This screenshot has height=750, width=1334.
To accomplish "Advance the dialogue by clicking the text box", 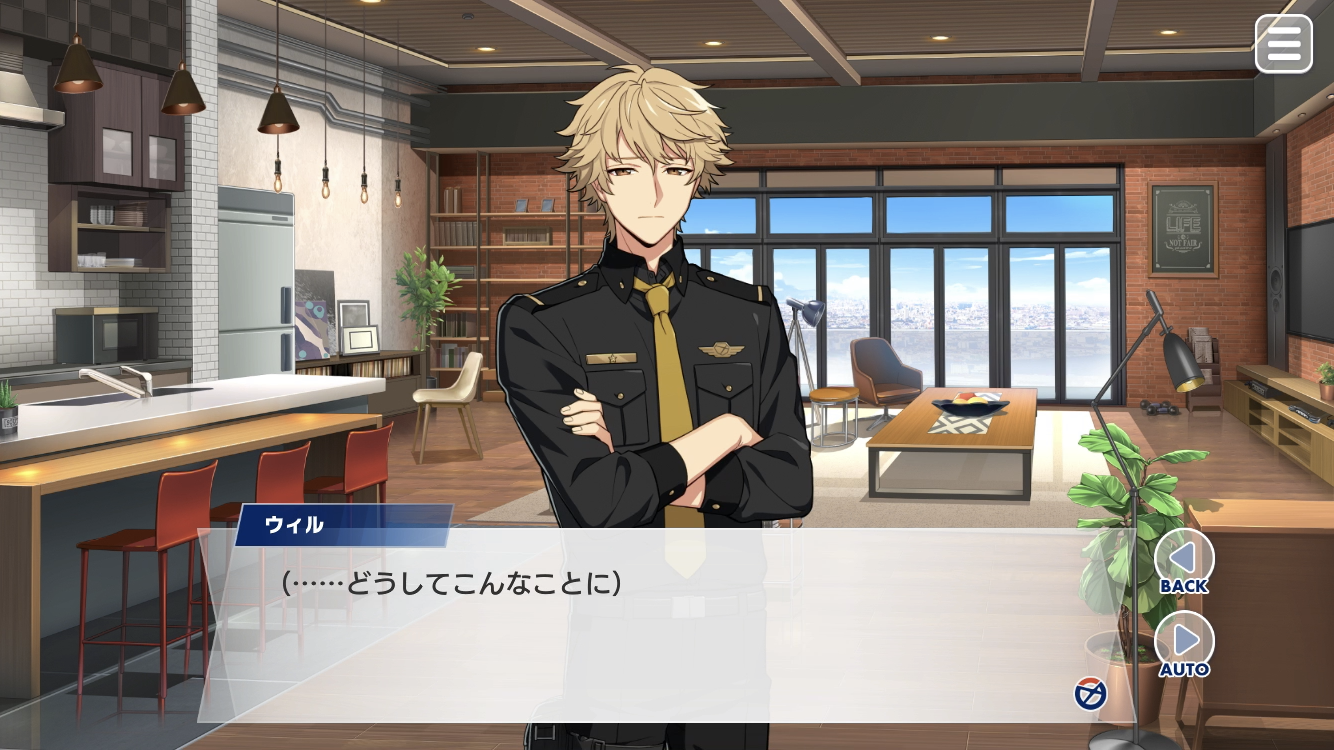I will (x=640, y=640).
